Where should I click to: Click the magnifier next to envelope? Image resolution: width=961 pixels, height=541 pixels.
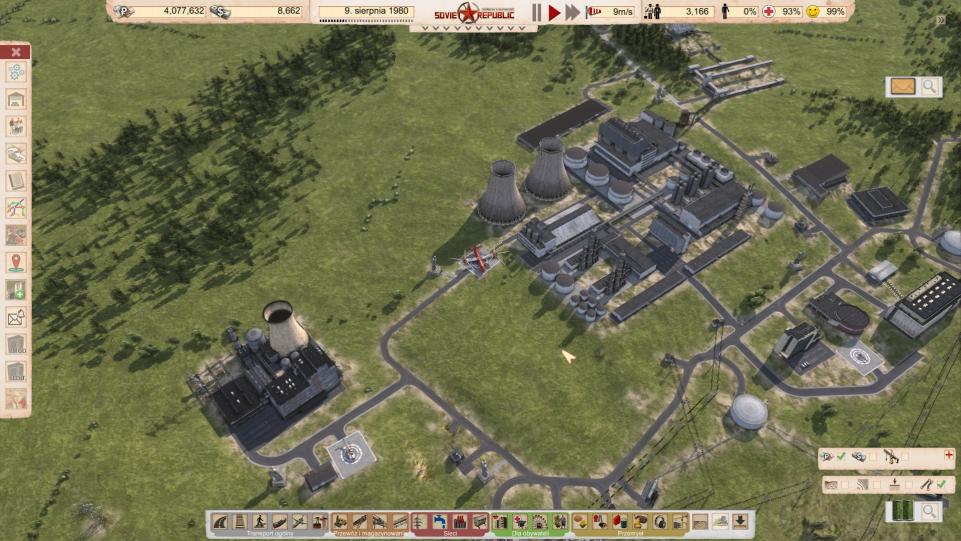point(930,87)
